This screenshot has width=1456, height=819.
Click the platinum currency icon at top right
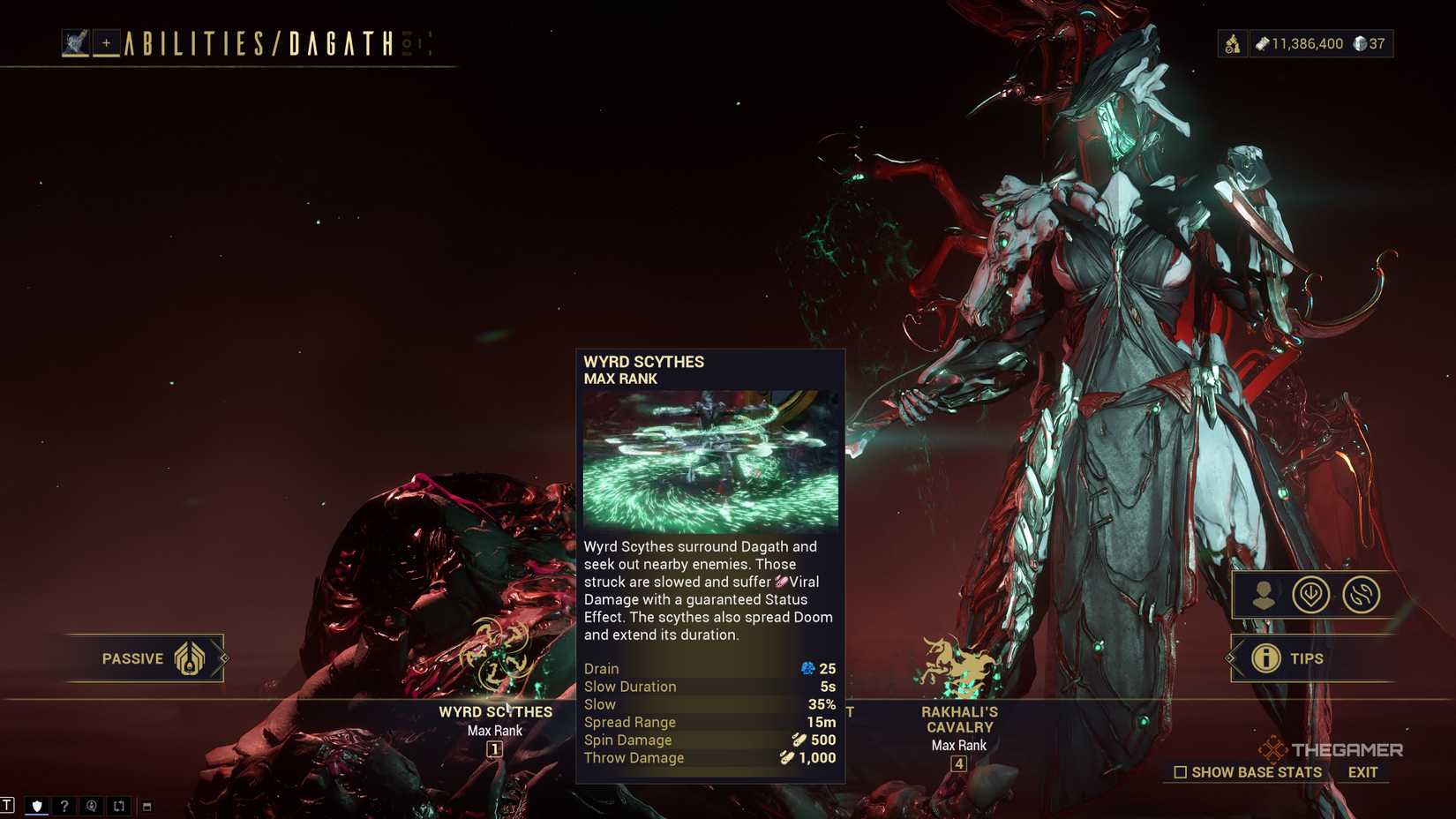[x=1359, y=44]
